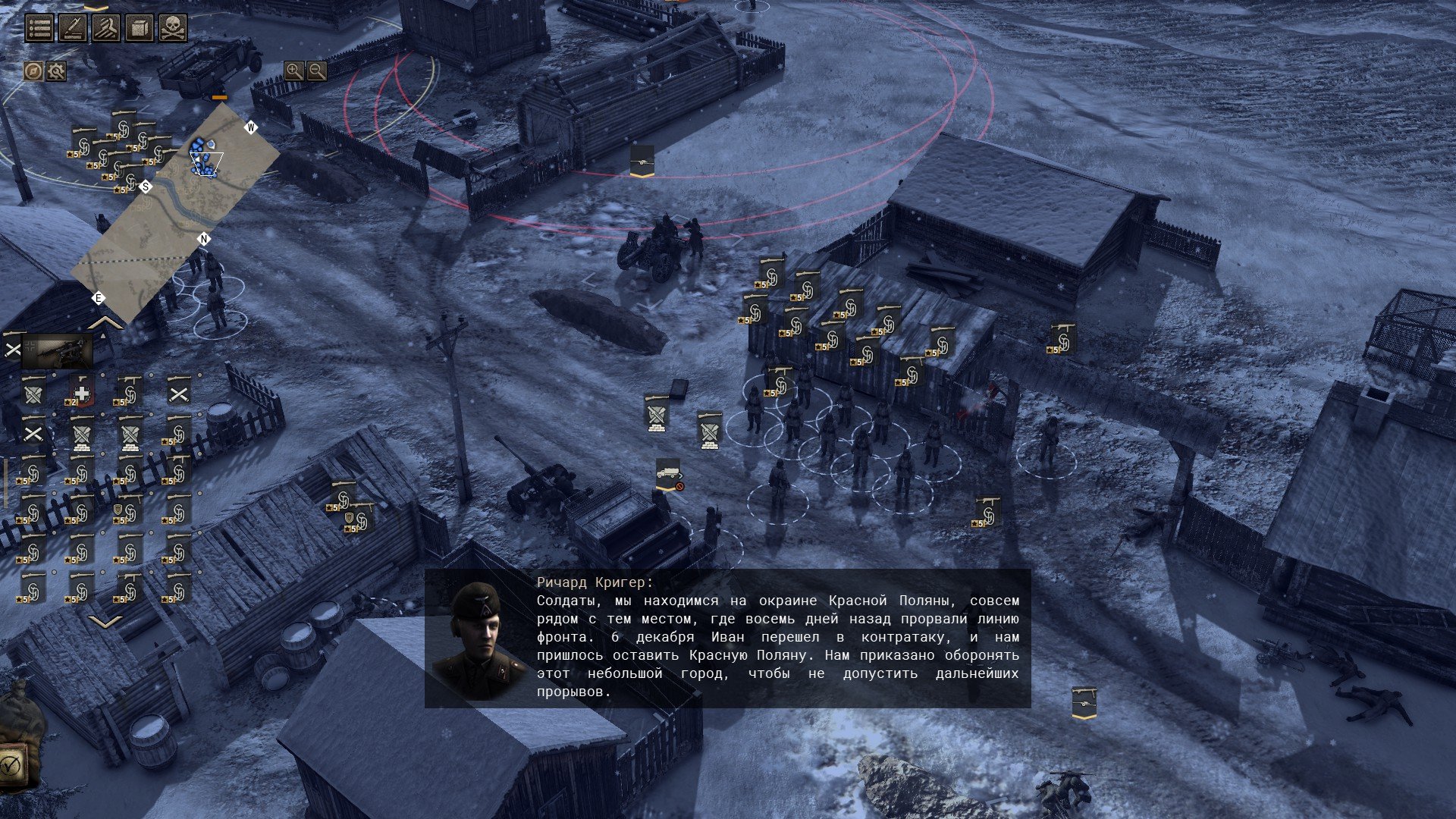
Task: Open the objectives list button
Action: pos(40,28)
